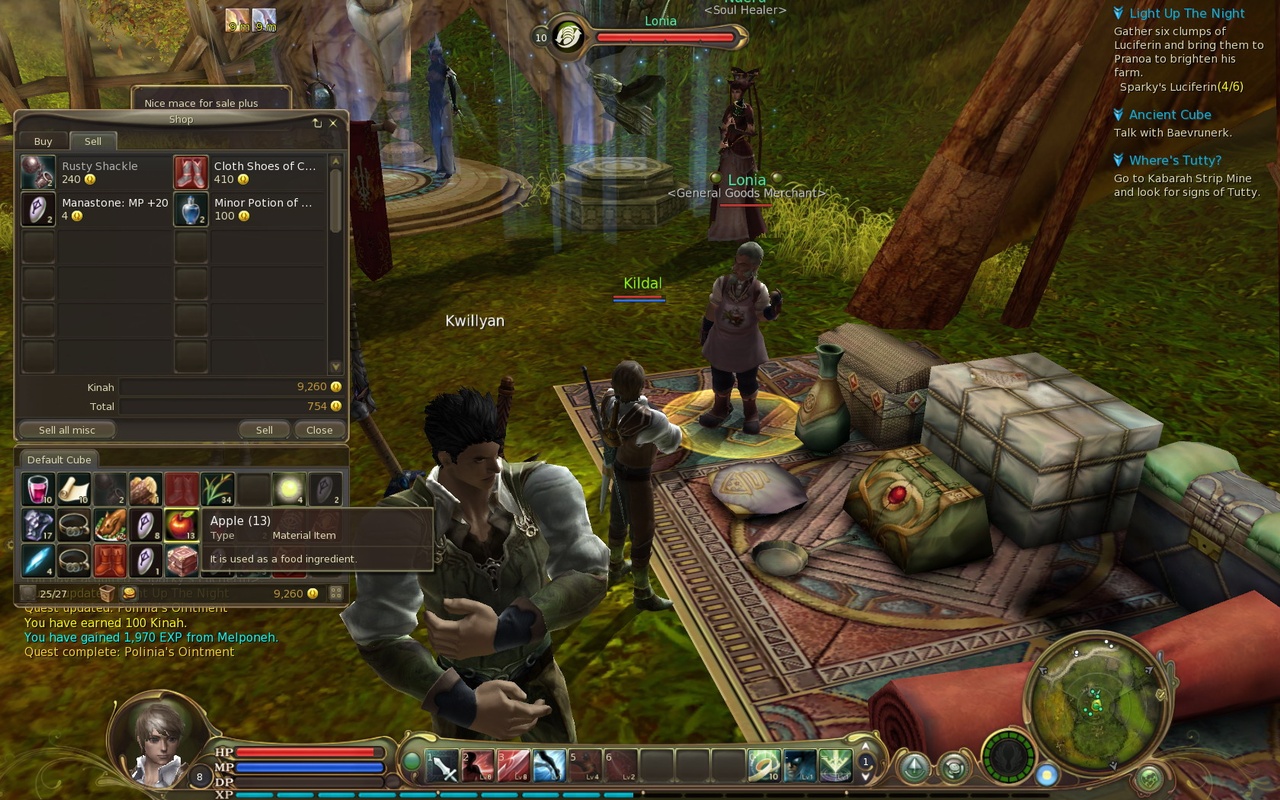Collapse the Light Up The Night quest entry
The height and width of the screenshot is (800, 1280).
(1117, 13)
